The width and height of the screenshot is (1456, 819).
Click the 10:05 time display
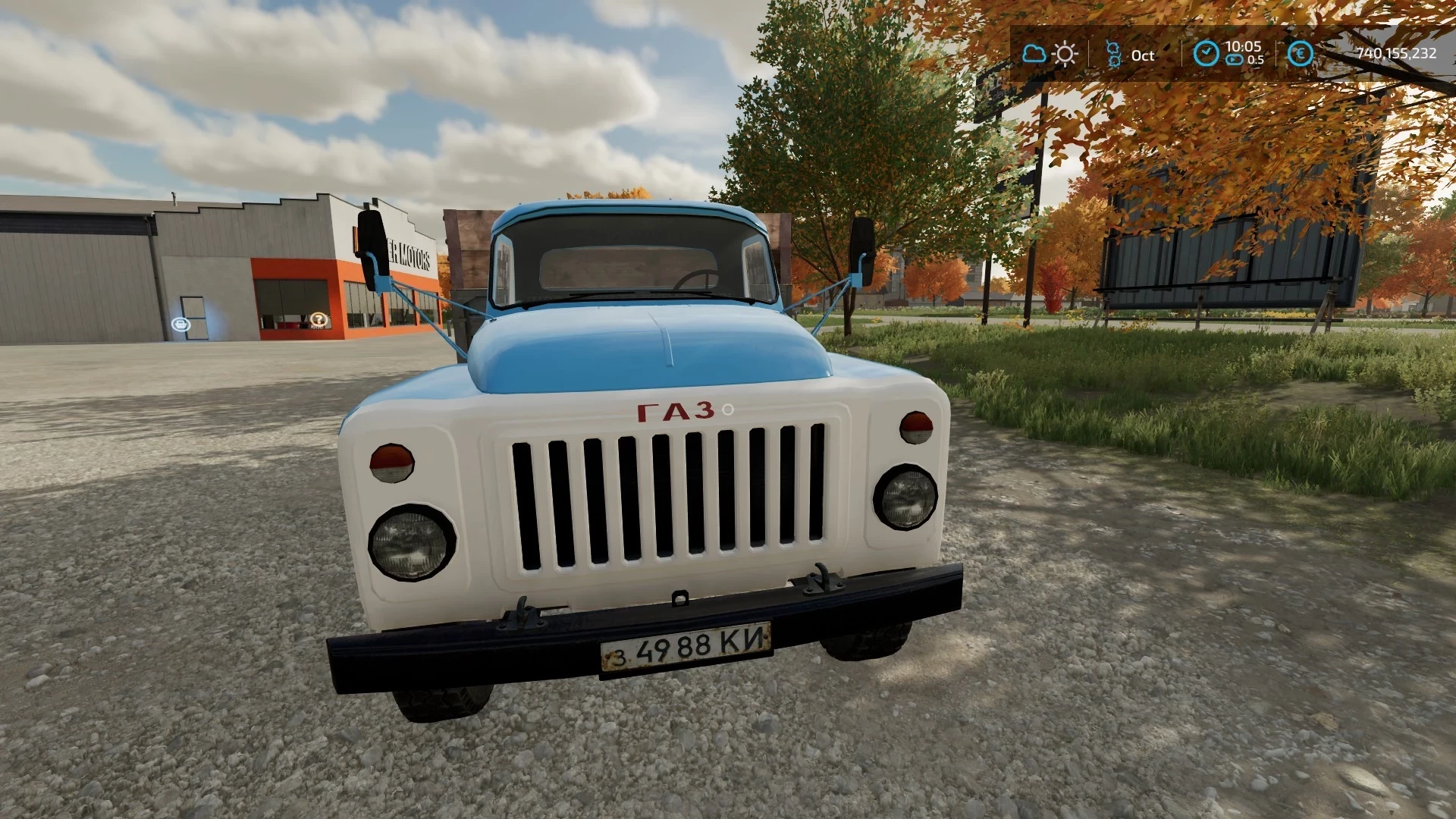click(x=1244, y=47)
